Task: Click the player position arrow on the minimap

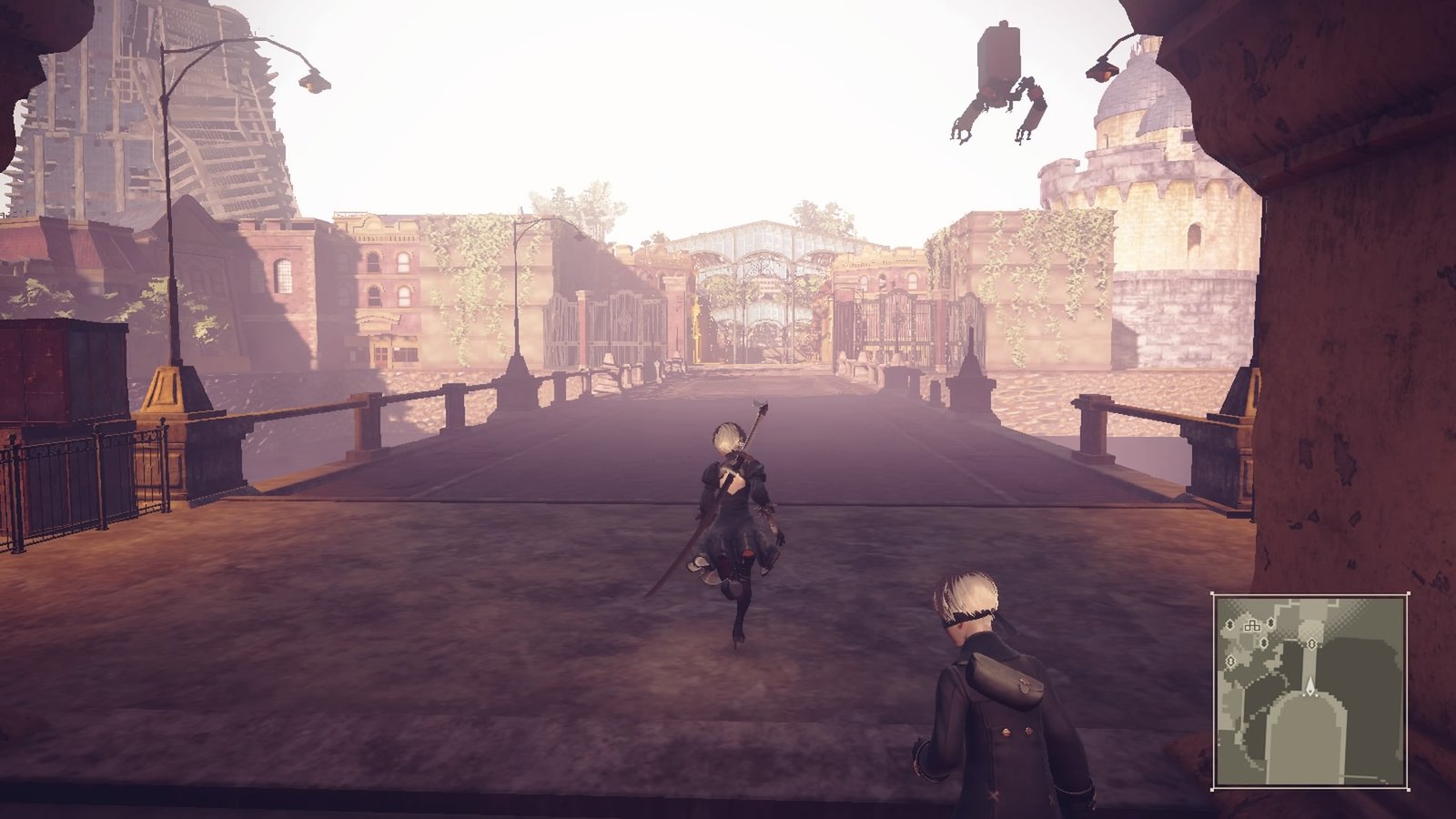Action: pos(1310,686)
